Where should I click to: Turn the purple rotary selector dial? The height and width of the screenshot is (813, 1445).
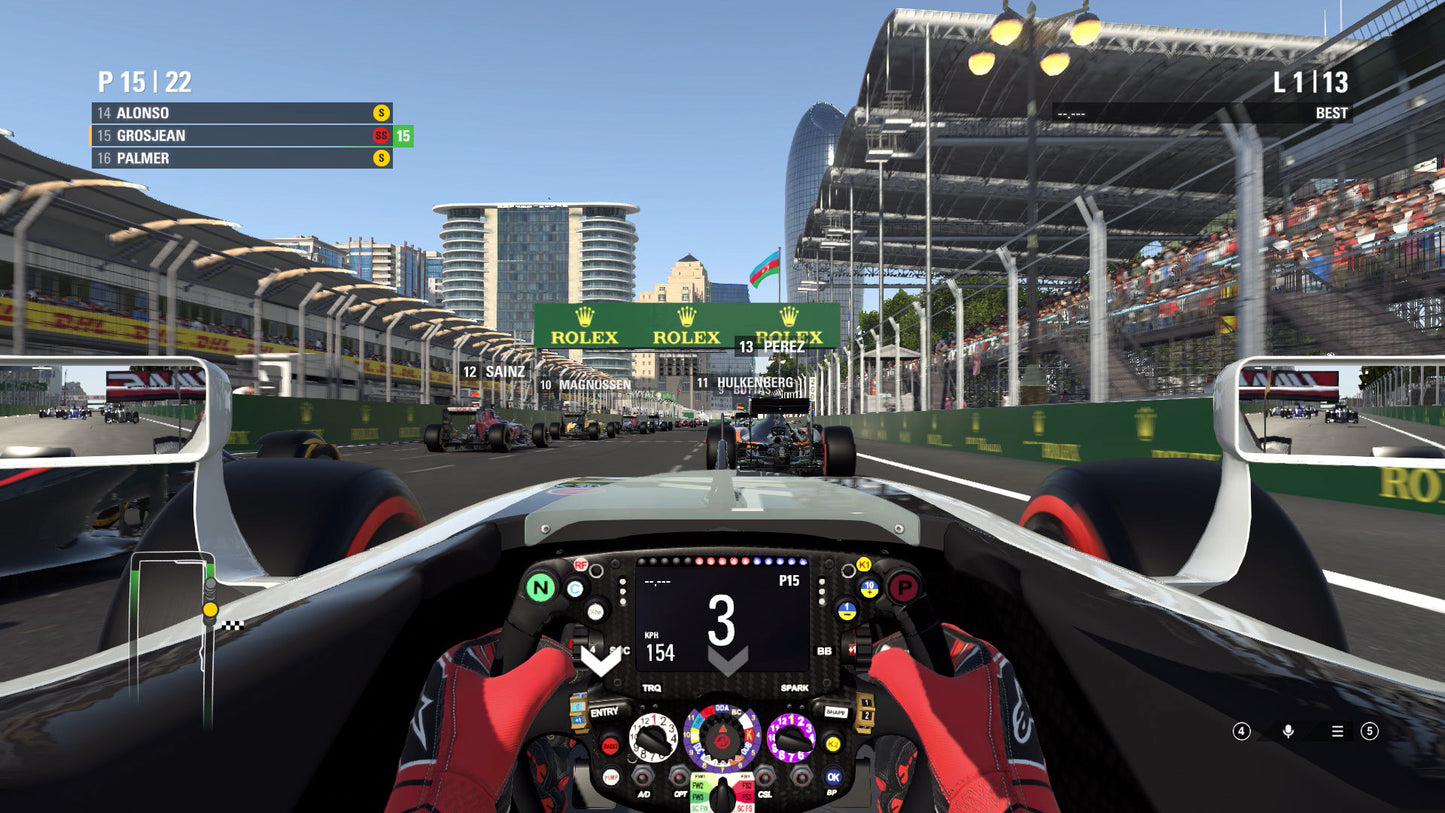tap(792, 736)
